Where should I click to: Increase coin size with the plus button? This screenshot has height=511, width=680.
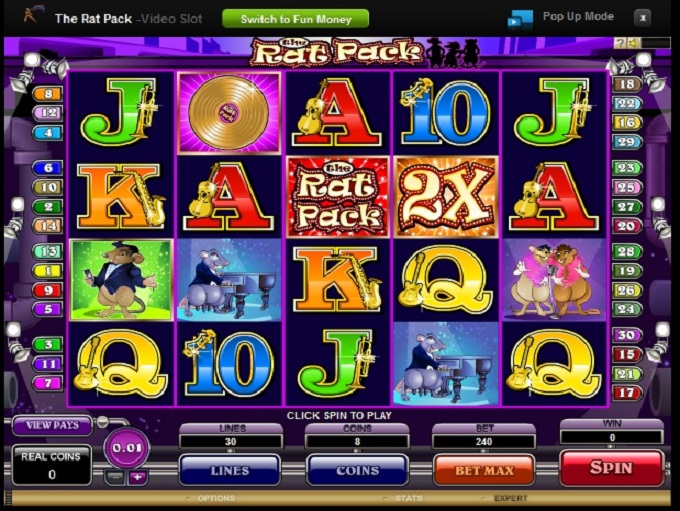pyautogui.click(x=137, y=477)
